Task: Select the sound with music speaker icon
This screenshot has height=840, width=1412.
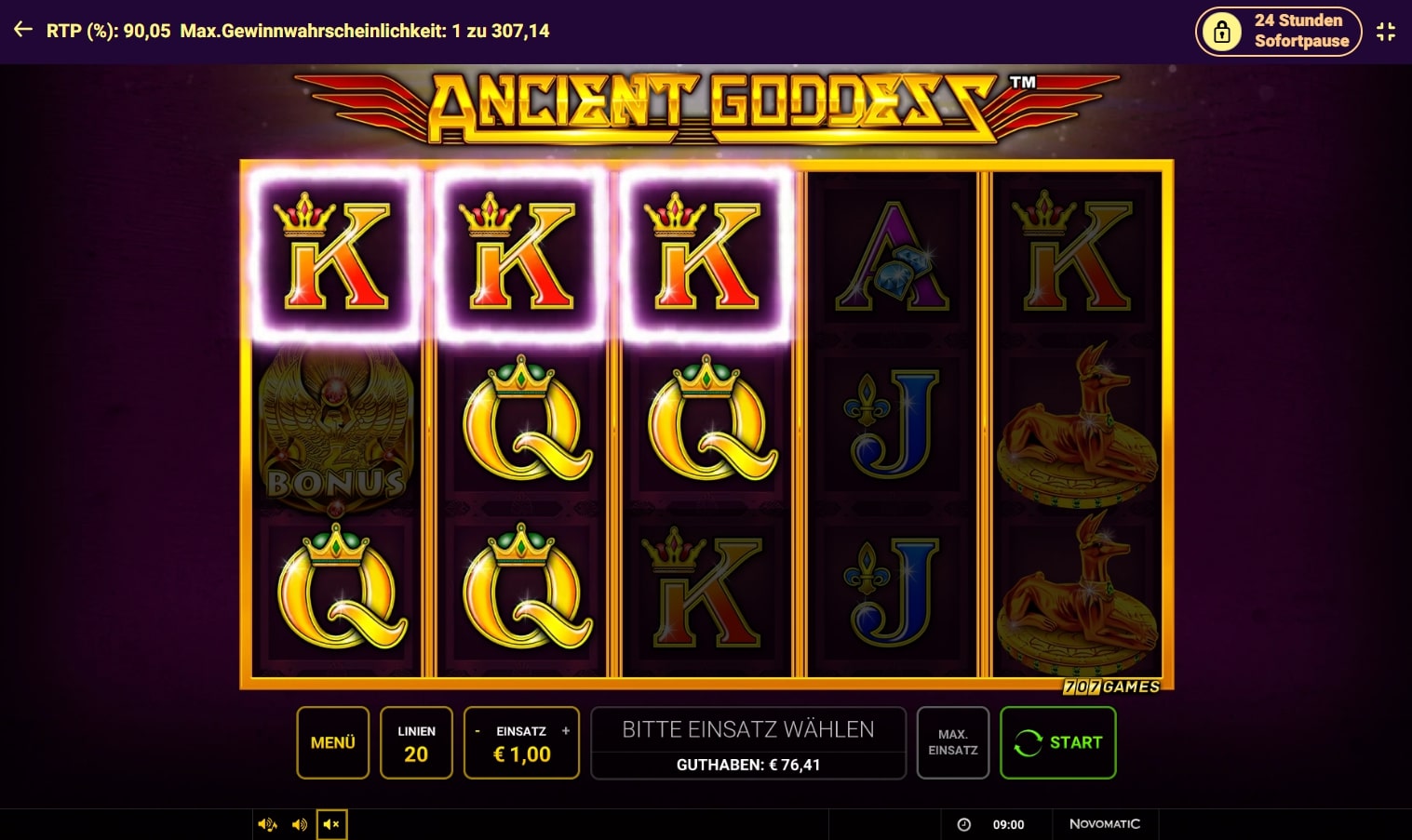Action: pyautogui.click(x=267, y=824)
